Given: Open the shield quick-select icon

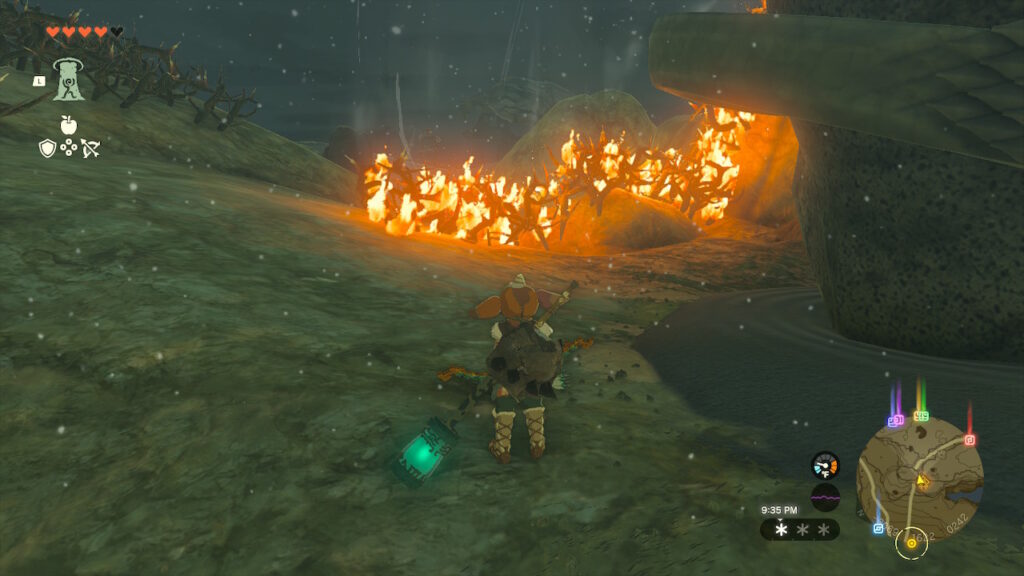Looking at the screenshot, I should tap(47, 149).
